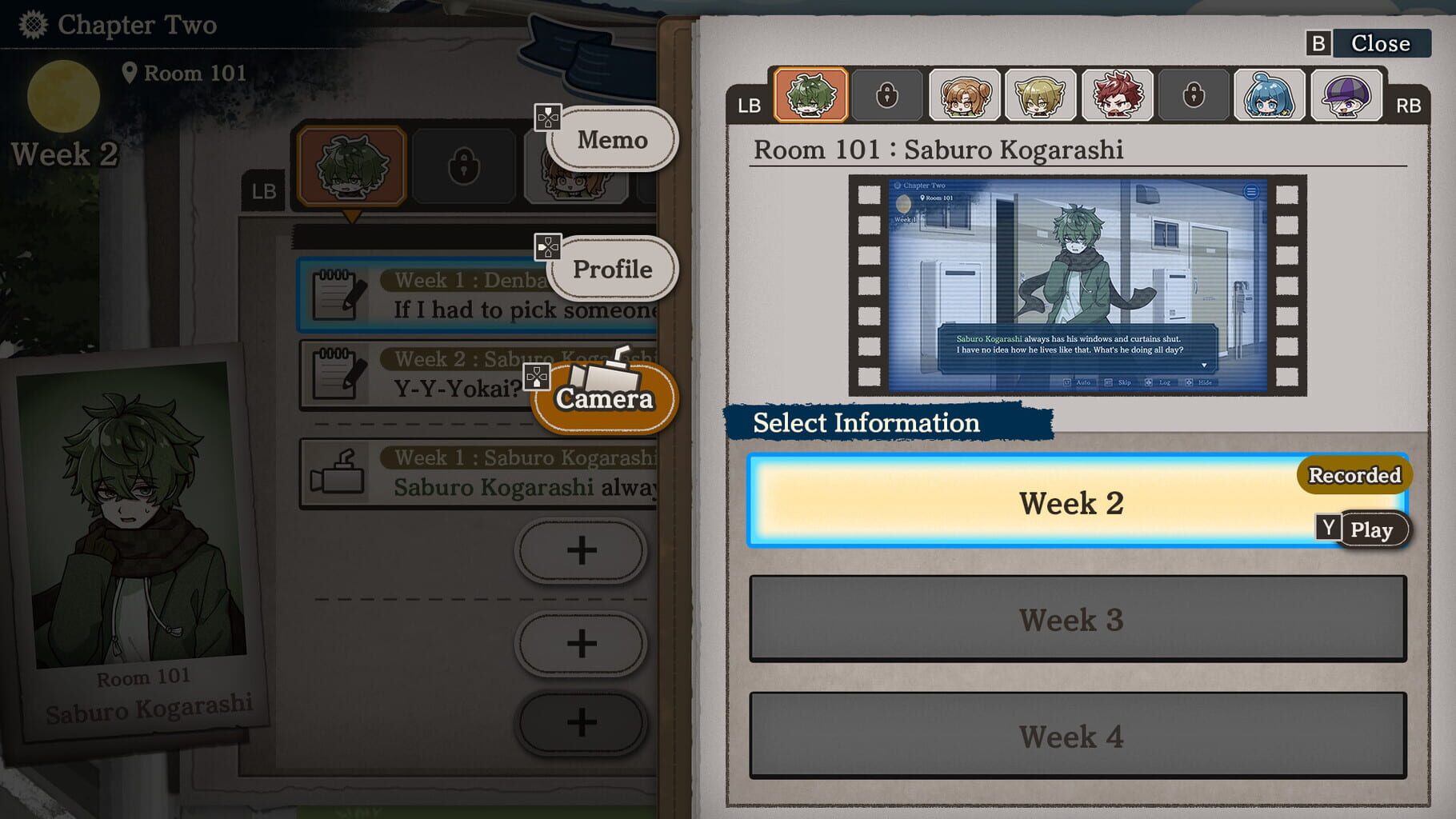Select the orange-haired character portrait tab
The image size is (1456, 819).
(x=963, y=95)
